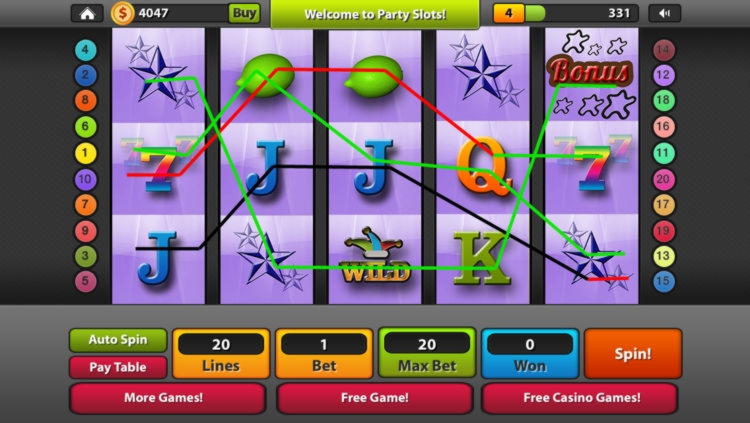Pick payline number 10 marker
The width and height of the screenshot is (750, 423).
click(87, 179)
